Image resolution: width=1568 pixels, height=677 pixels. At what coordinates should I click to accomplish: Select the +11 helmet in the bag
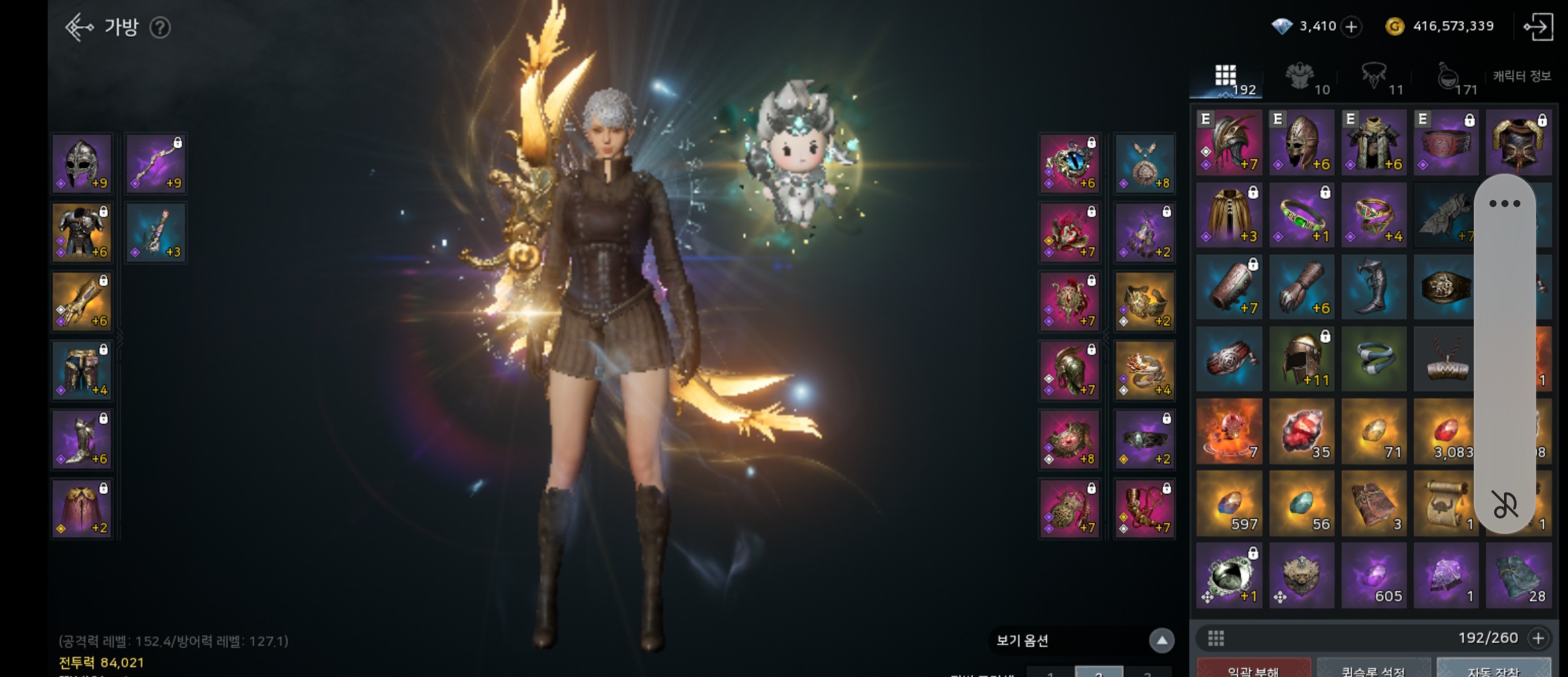(1301, 359)
